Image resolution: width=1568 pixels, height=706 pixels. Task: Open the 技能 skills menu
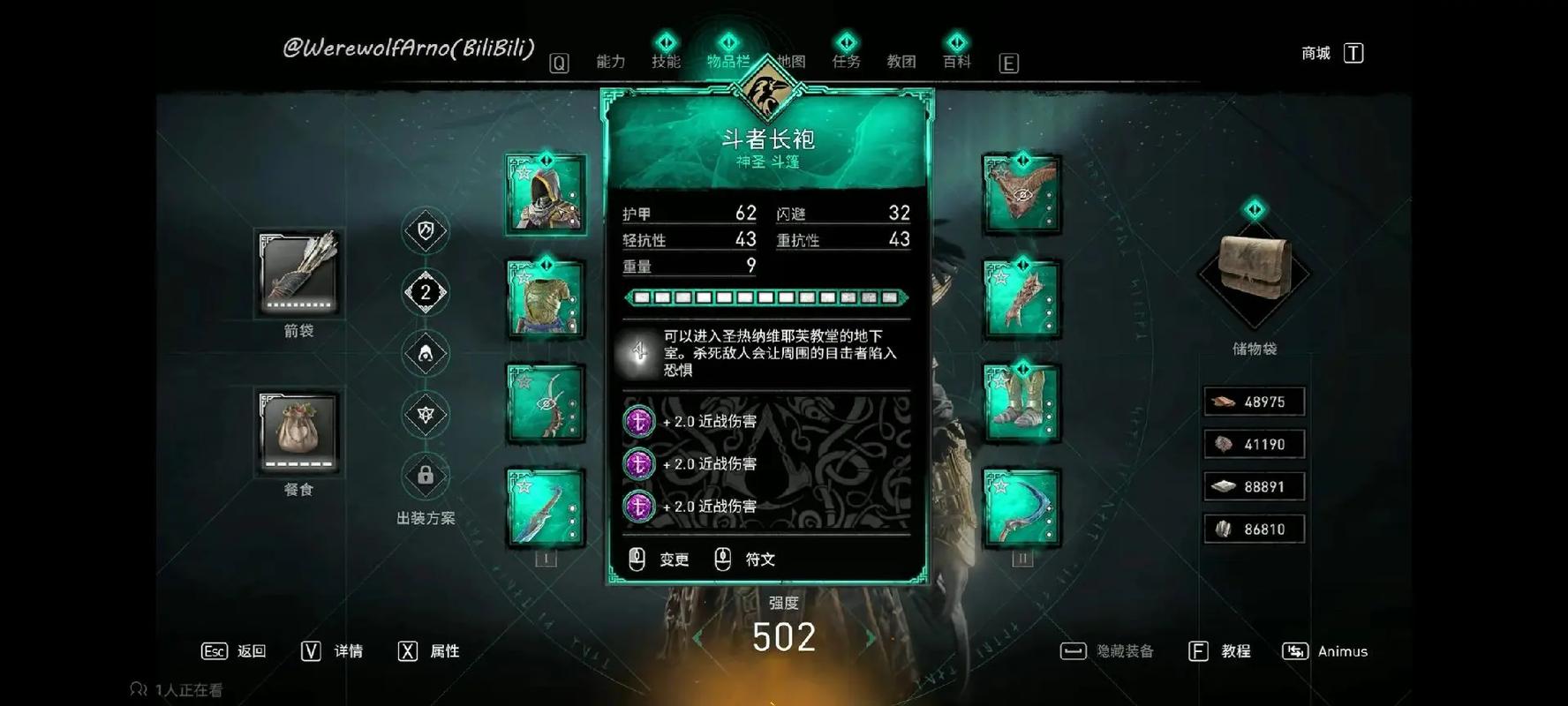pos(667,62)
